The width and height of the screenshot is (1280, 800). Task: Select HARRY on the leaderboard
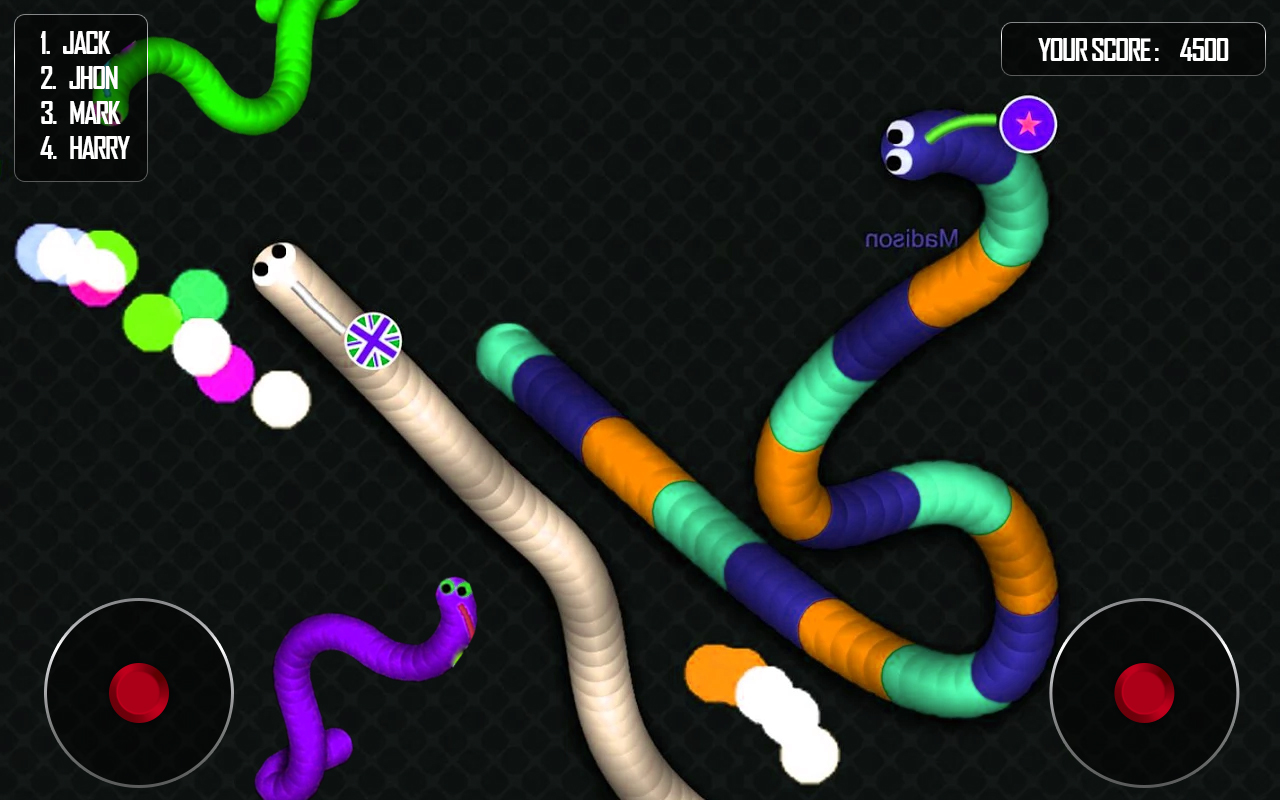click(85, 148)
